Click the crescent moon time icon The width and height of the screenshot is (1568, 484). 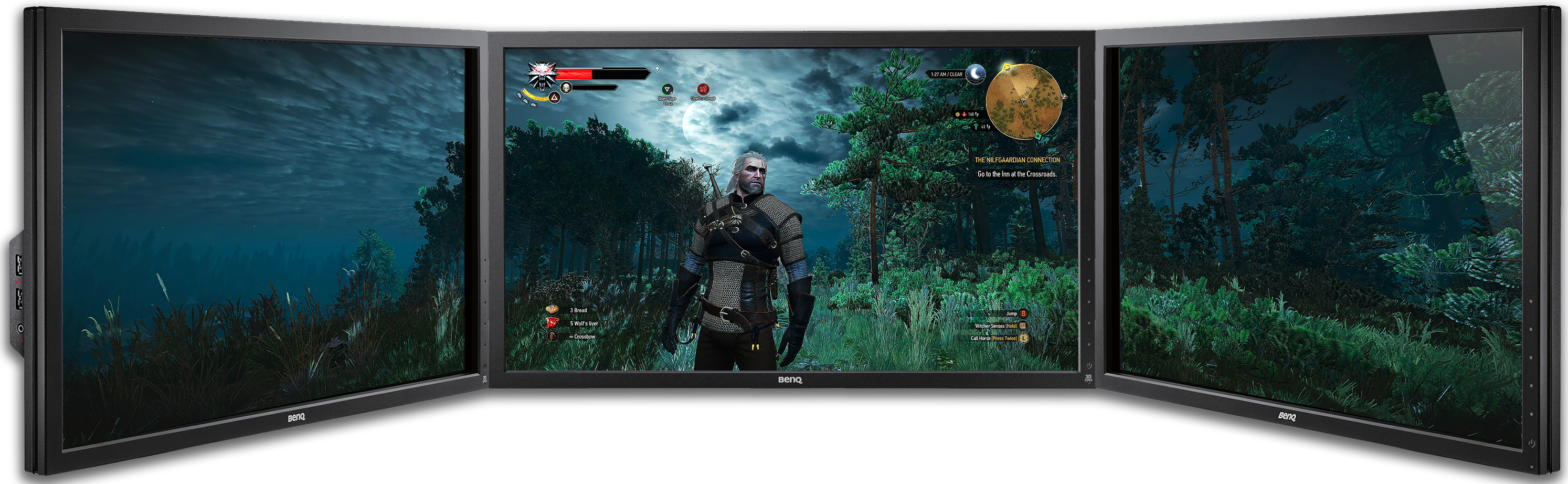click(x=977, y=73)
